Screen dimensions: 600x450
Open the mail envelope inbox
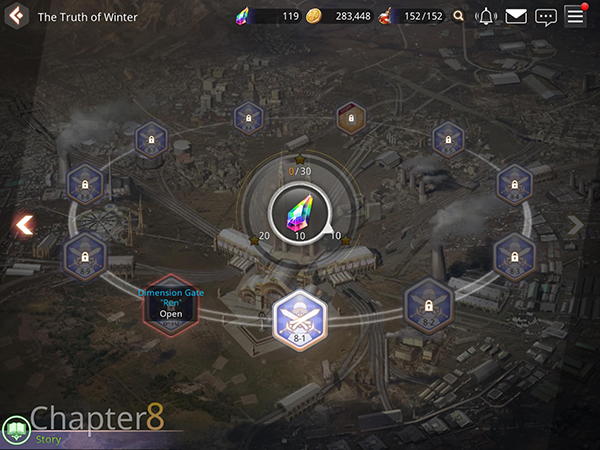(515, 16)
